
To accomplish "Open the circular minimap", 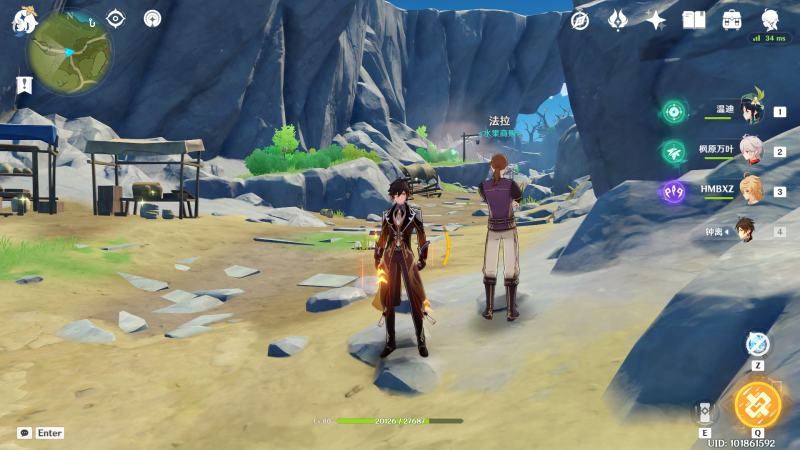I will (x=68, y=52).
